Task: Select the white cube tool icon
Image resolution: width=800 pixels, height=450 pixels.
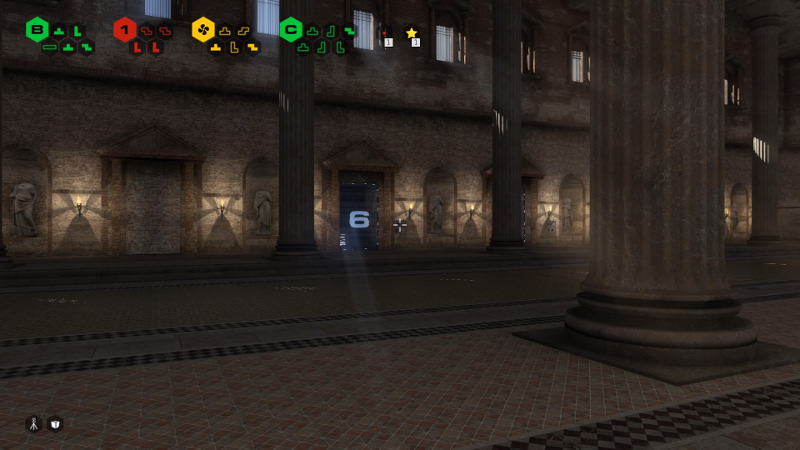Action: click(x=55, y=424)
